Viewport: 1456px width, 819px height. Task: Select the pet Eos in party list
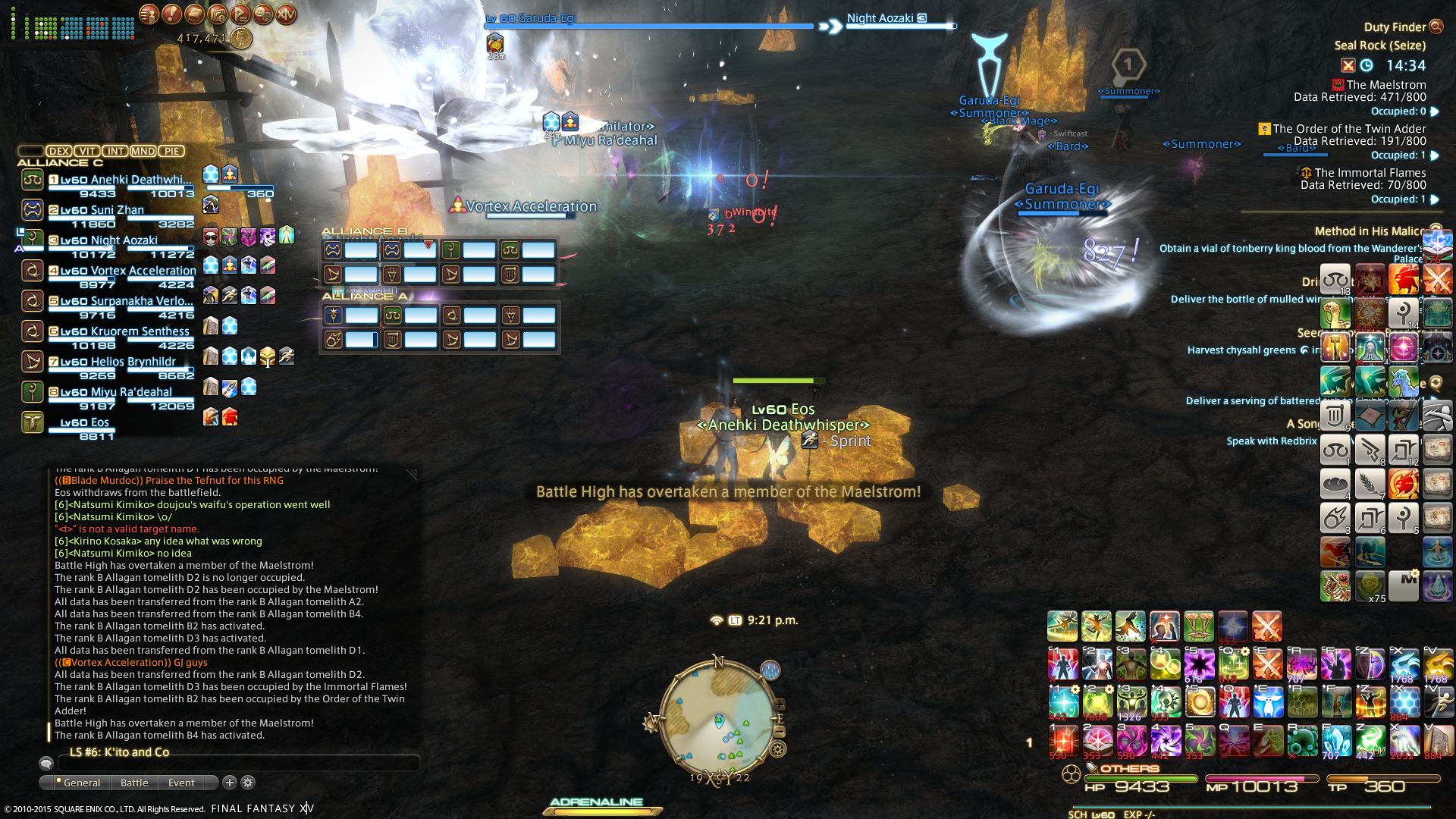(x=84, y=422)
